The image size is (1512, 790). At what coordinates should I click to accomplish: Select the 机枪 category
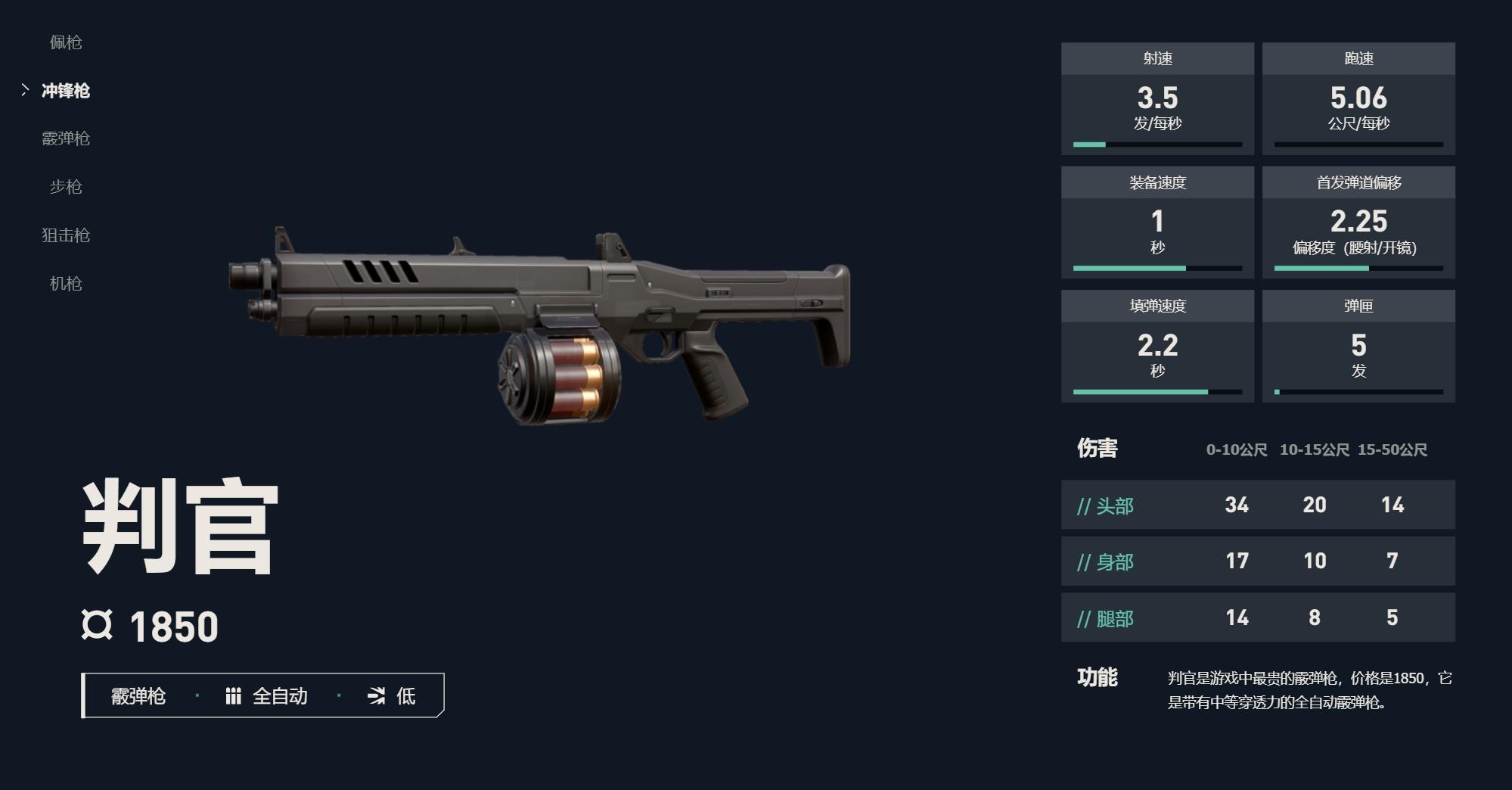pos(66,284)
